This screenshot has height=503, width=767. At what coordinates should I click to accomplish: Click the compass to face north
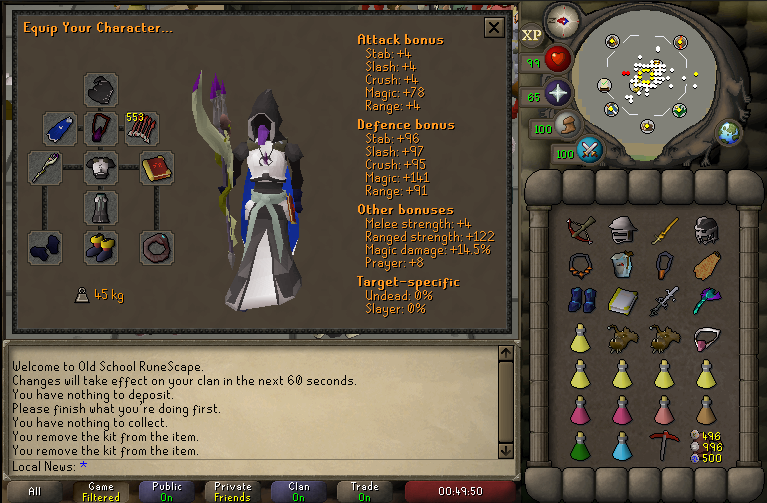pos(563,19)
